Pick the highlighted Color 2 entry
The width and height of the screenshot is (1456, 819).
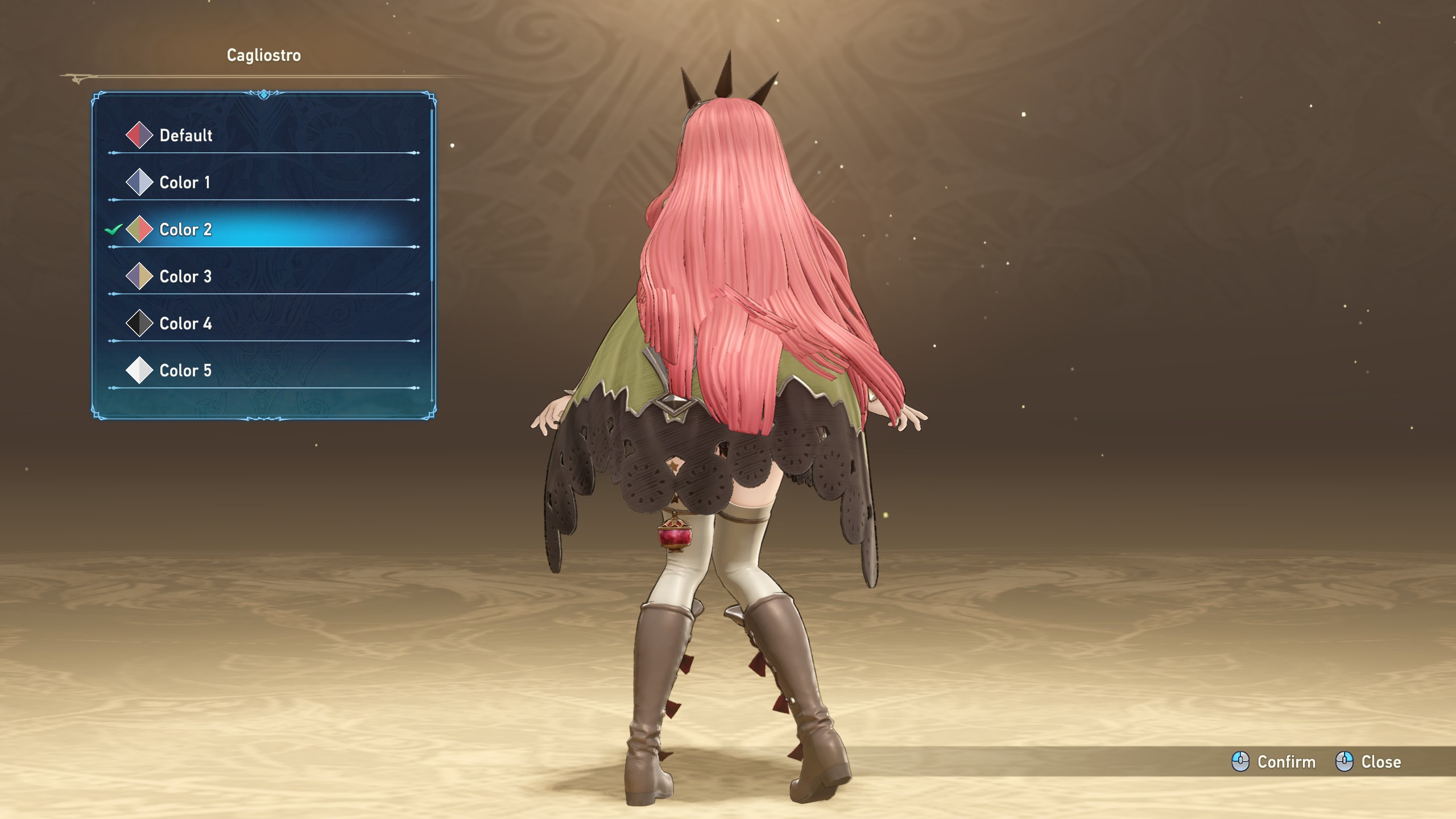[x=186, y=230]
